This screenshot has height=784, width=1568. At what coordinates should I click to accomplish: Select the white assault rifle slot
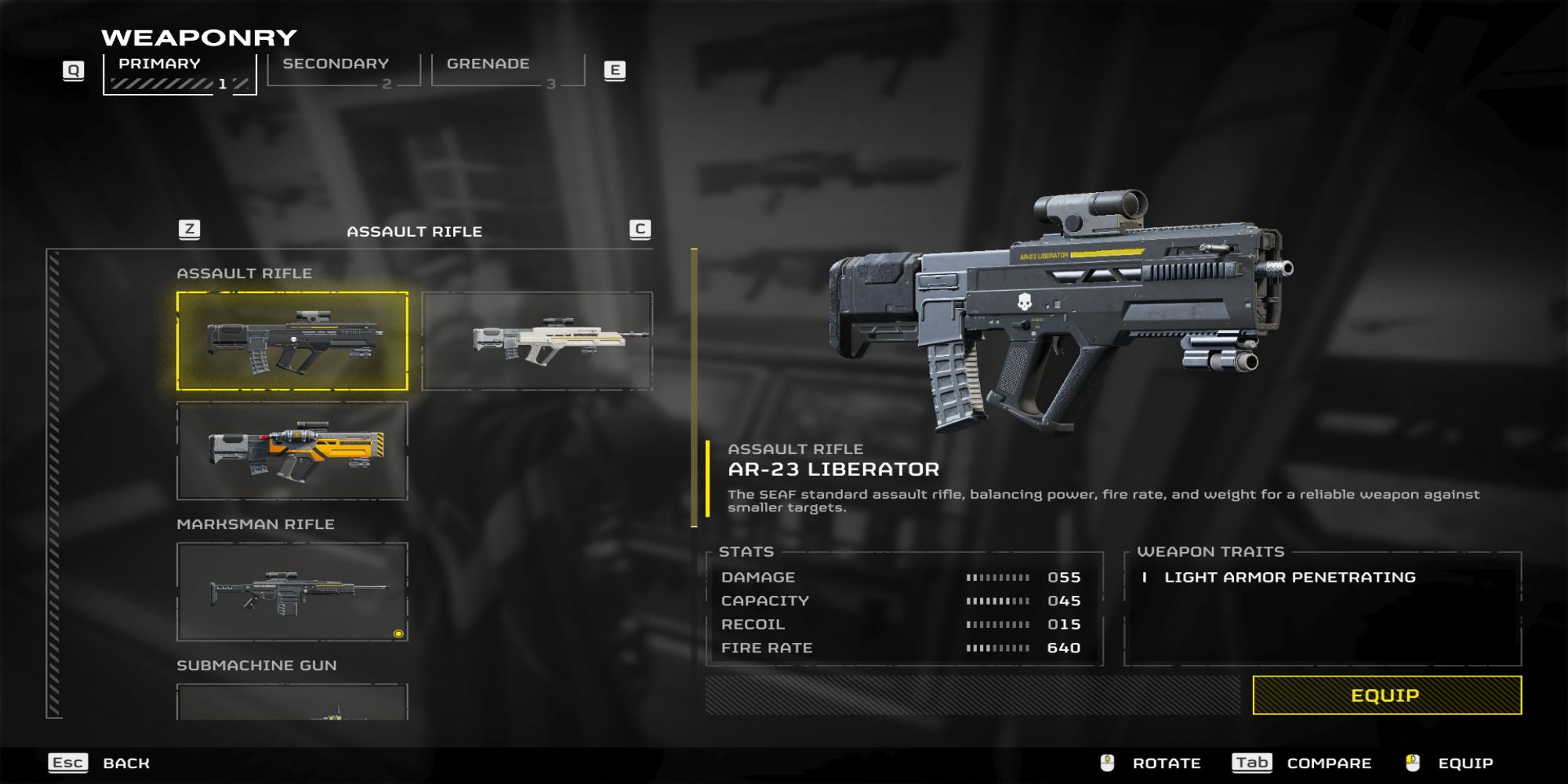pyautogui.click(x=537, y=341)
